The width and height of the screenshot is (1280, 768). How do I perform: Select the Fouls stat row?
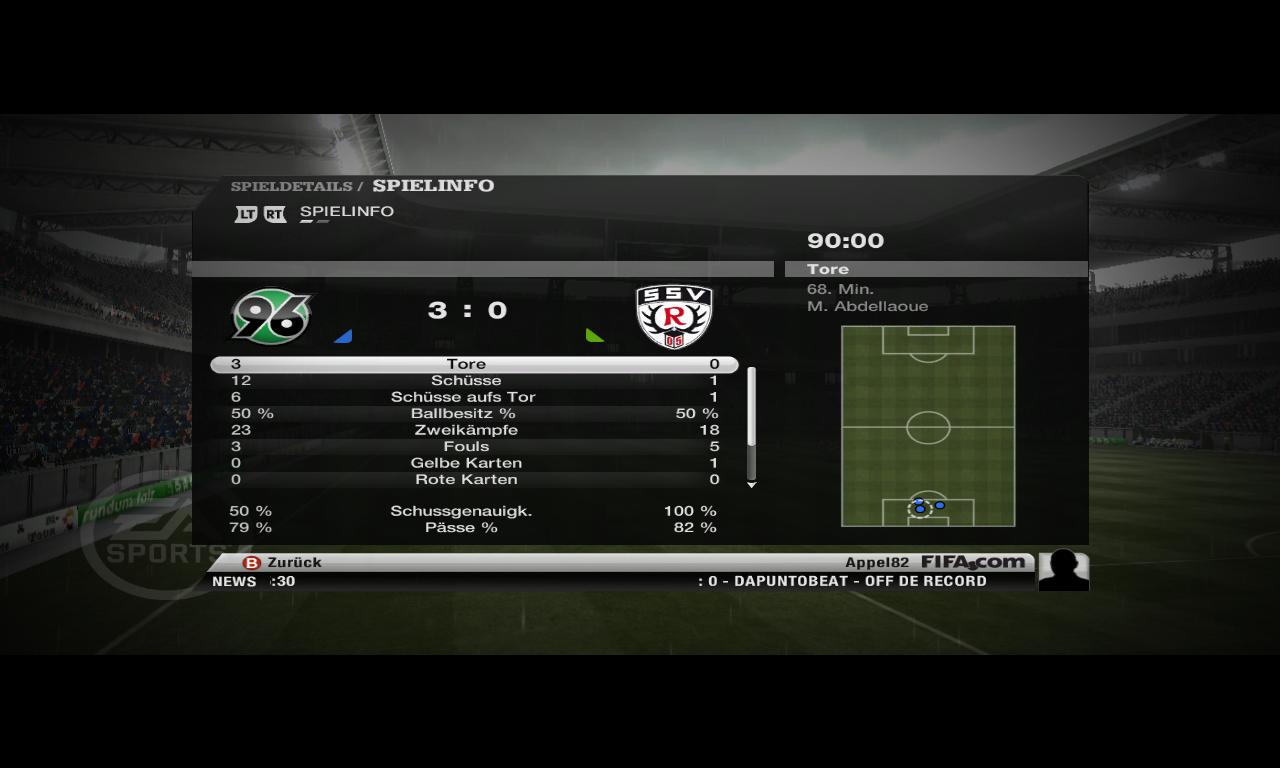pyautogui.click(x=474, y=447)
